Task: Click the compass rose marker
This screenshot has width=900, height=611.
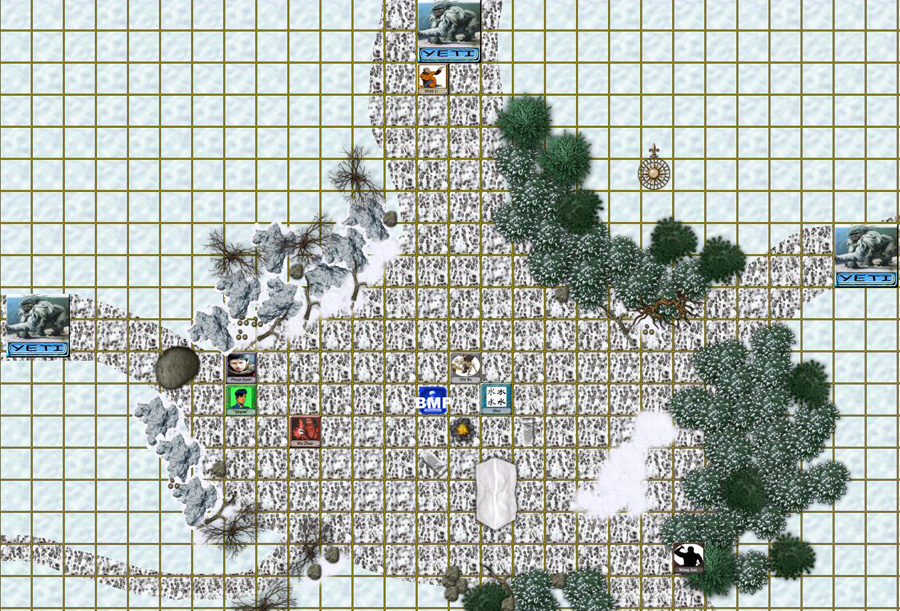Action: point(654,172)
